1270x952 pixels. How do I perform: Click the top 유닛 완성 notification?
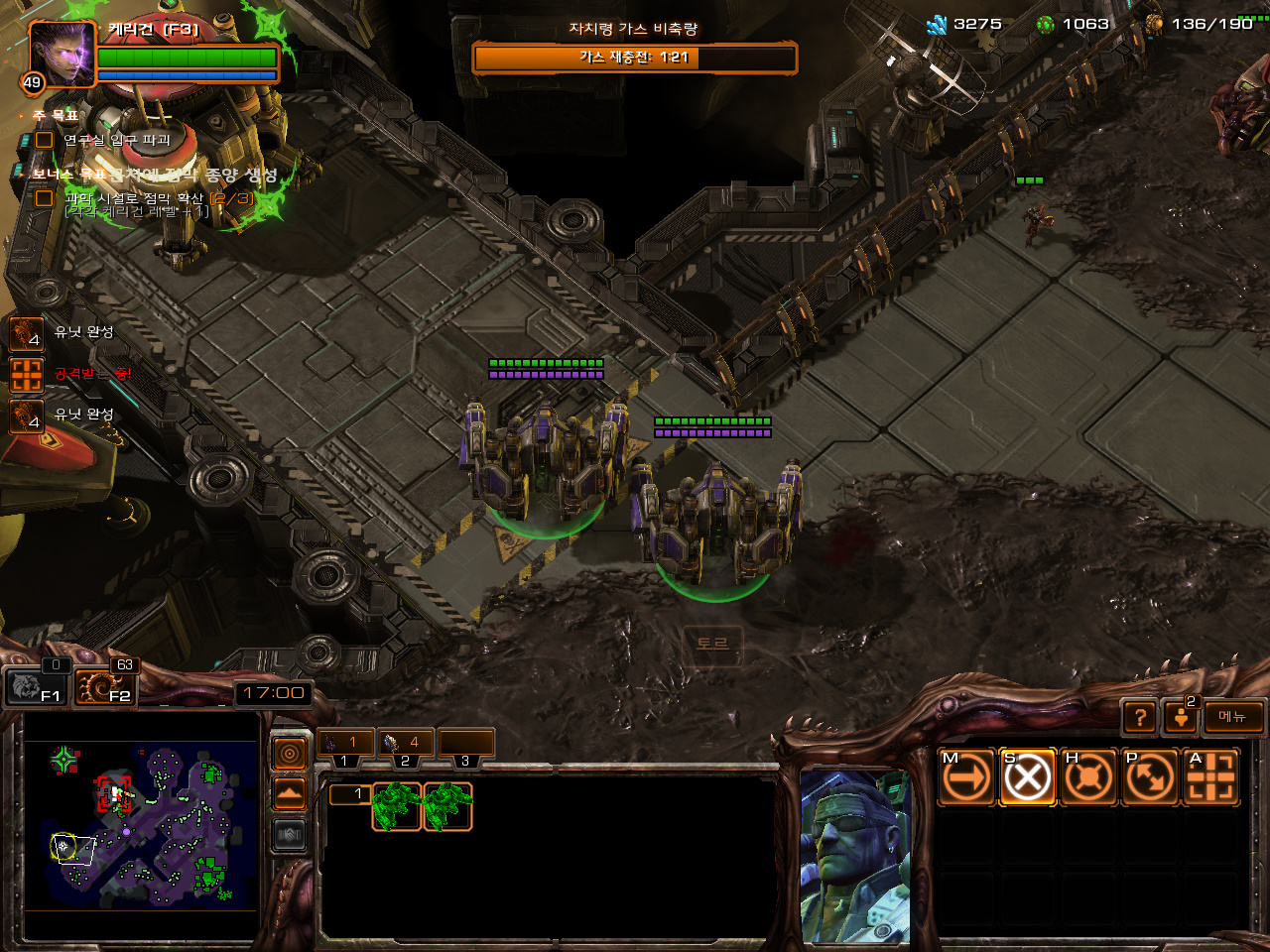pos(27,333)
